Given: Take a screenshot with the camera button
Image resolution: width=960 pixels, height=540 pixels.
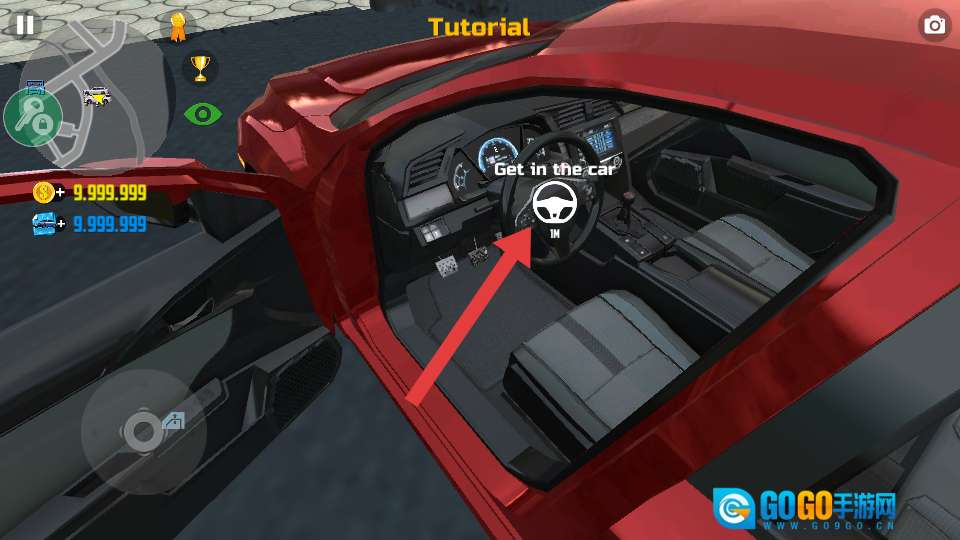Looking at the screenshot, I should (935, 26).
